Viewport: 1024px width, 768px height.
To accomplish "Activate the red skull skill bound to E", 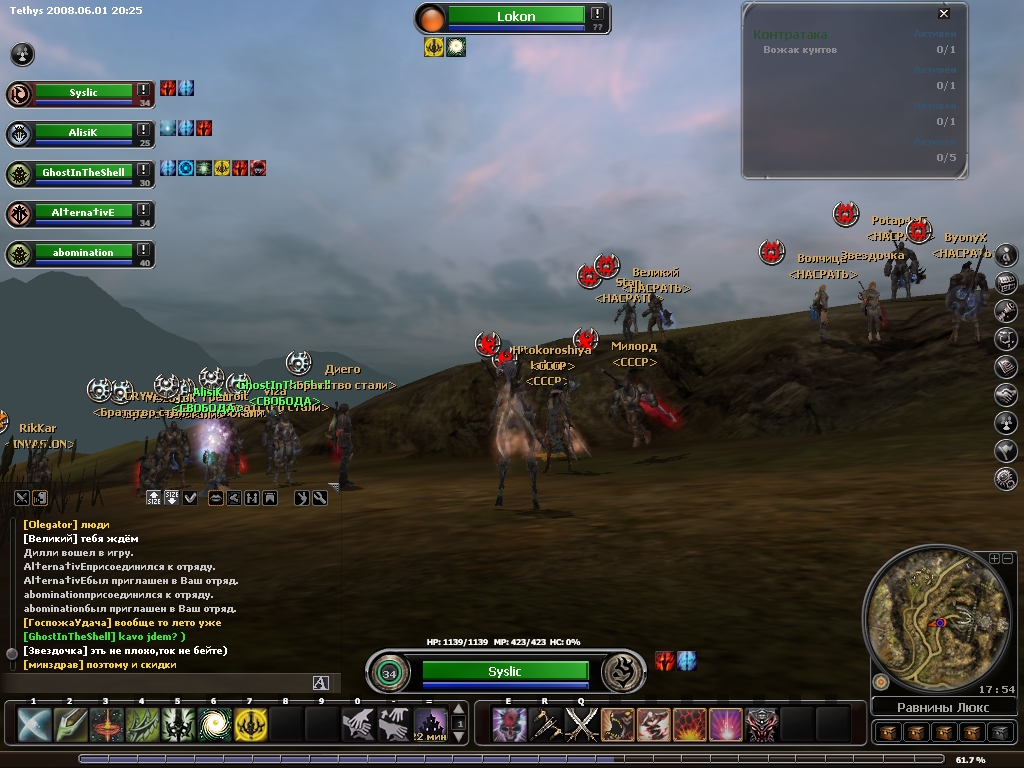I will click(509, 724).
